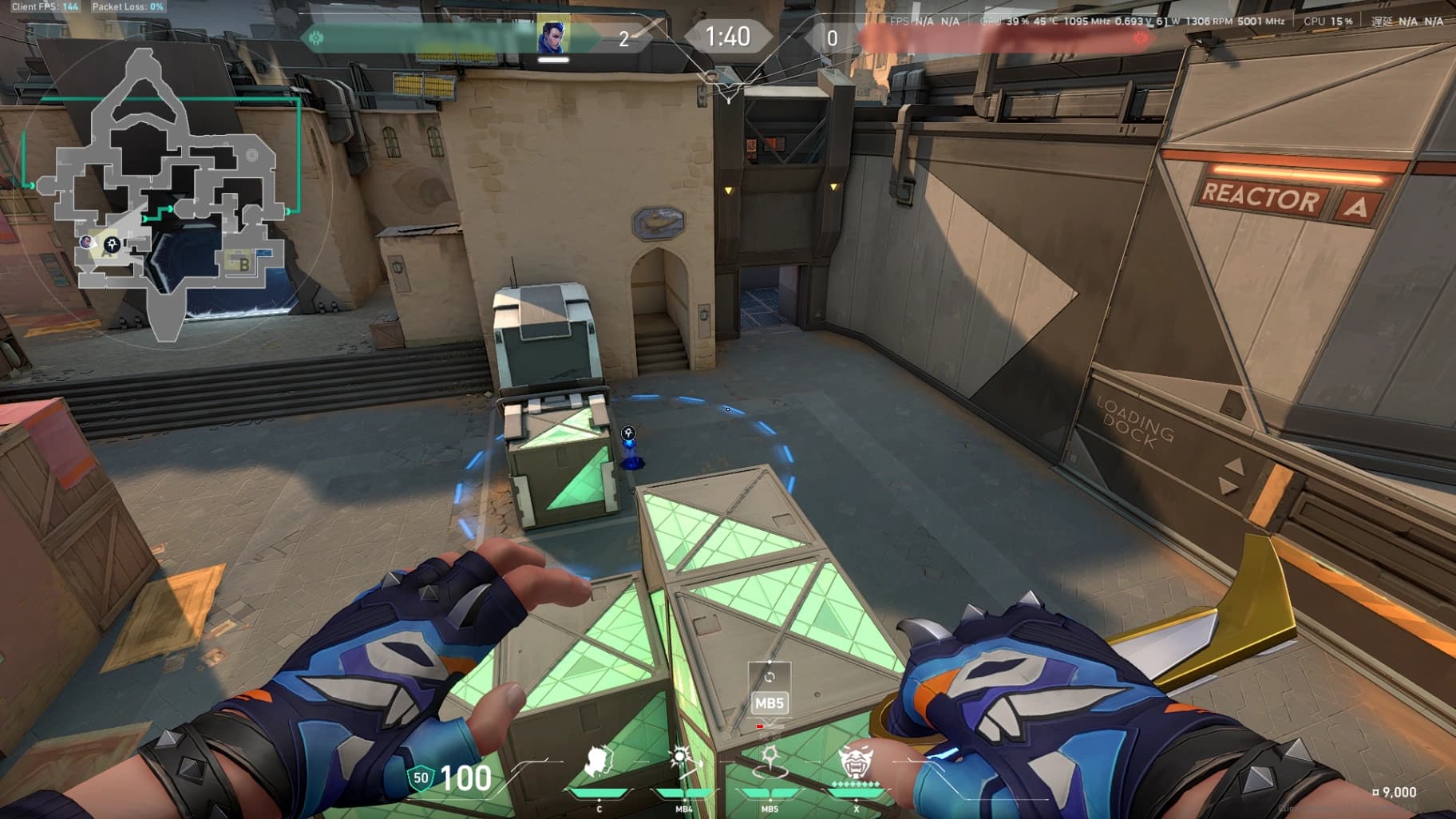This screenshot has height=819, width=1456.
Task: Use the Blindside flash ability icon
Action: click(684, 761)
